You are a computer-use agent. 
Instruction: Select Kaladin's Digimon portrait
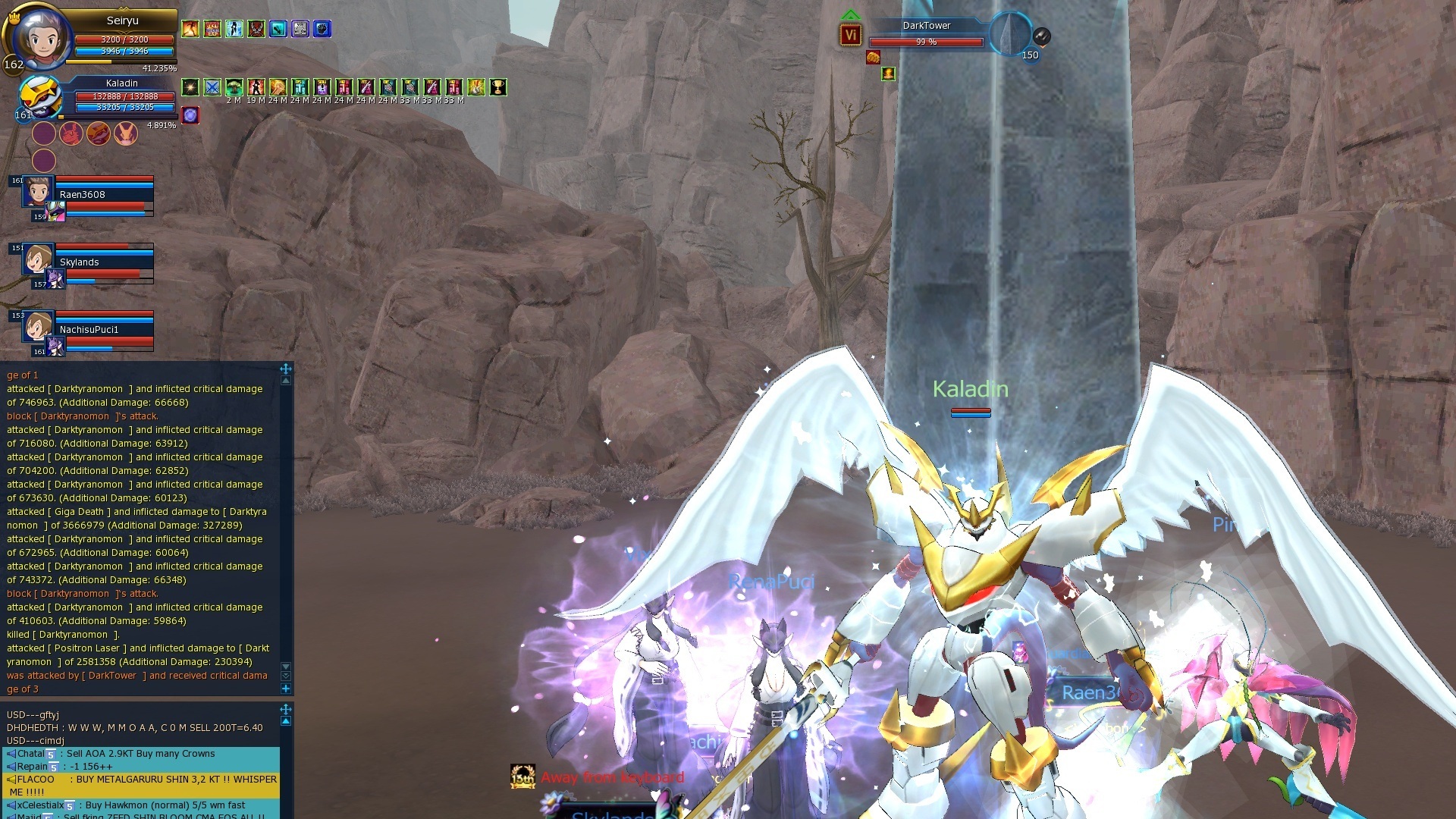coord(41,96)
